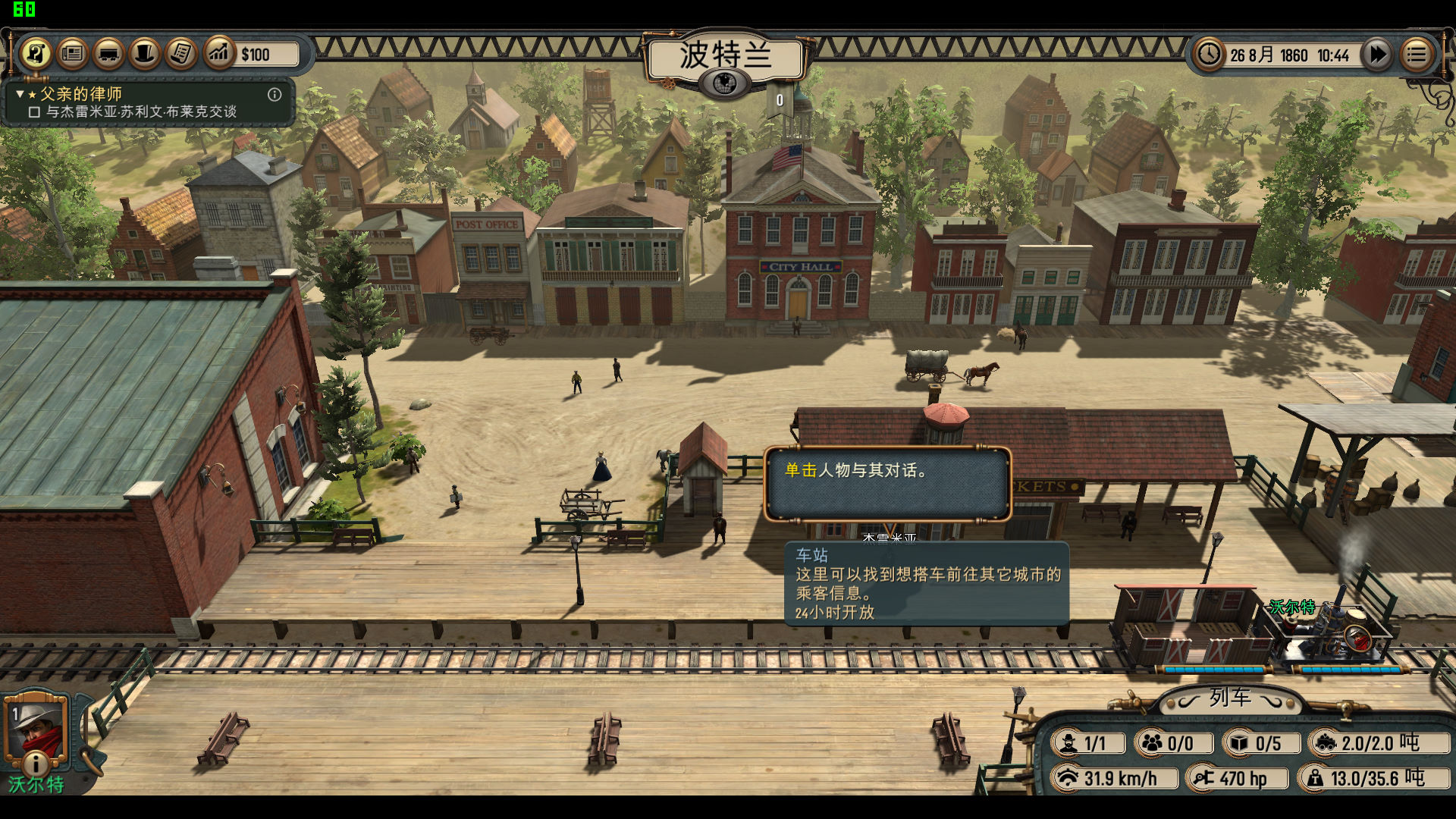The width and height of the screenshot is (1456, 819).
Task: Click the clock icon beside the date
Action: [1208, 55]
